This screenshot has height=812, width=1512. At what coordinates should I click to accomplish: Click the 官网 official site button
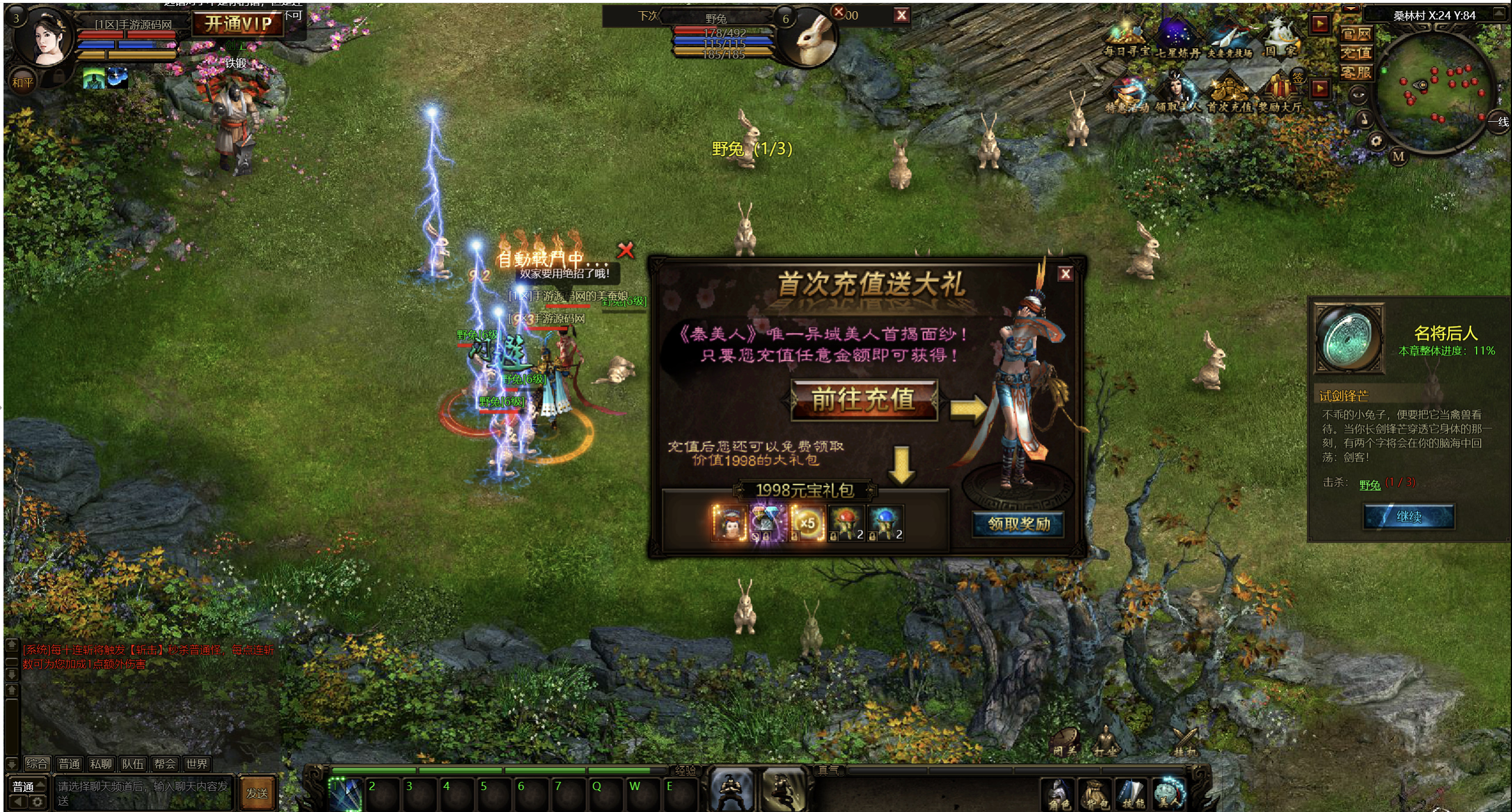(1355, 34)
